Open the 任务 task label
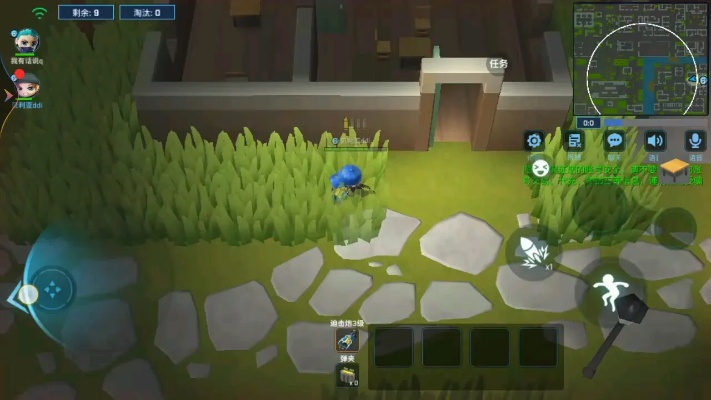711x400 pixels. coord(497,64)
